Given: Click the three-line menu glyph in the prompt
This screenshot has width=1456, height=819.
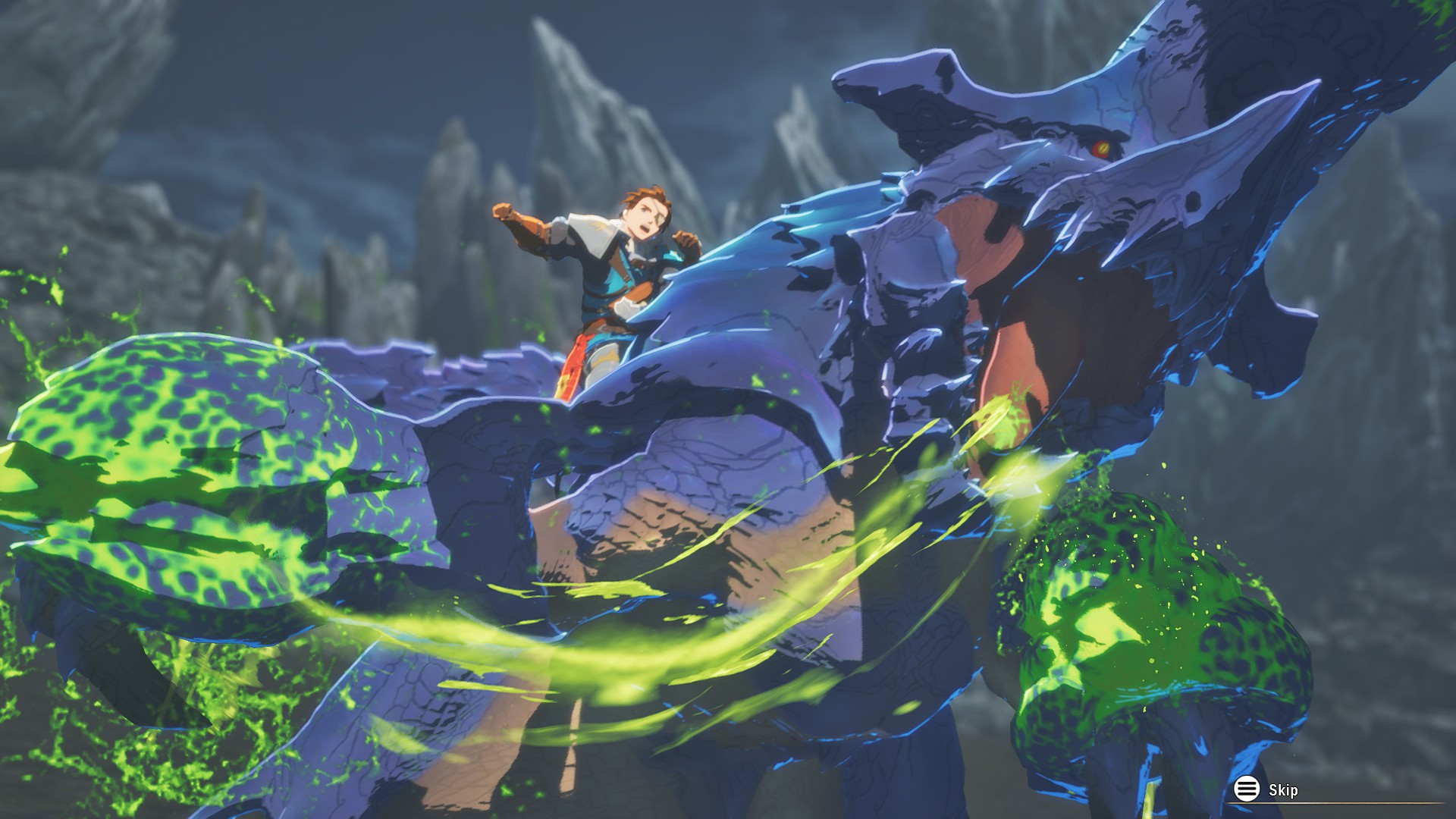Looking at the screenshot, I should pos(1246,787).
